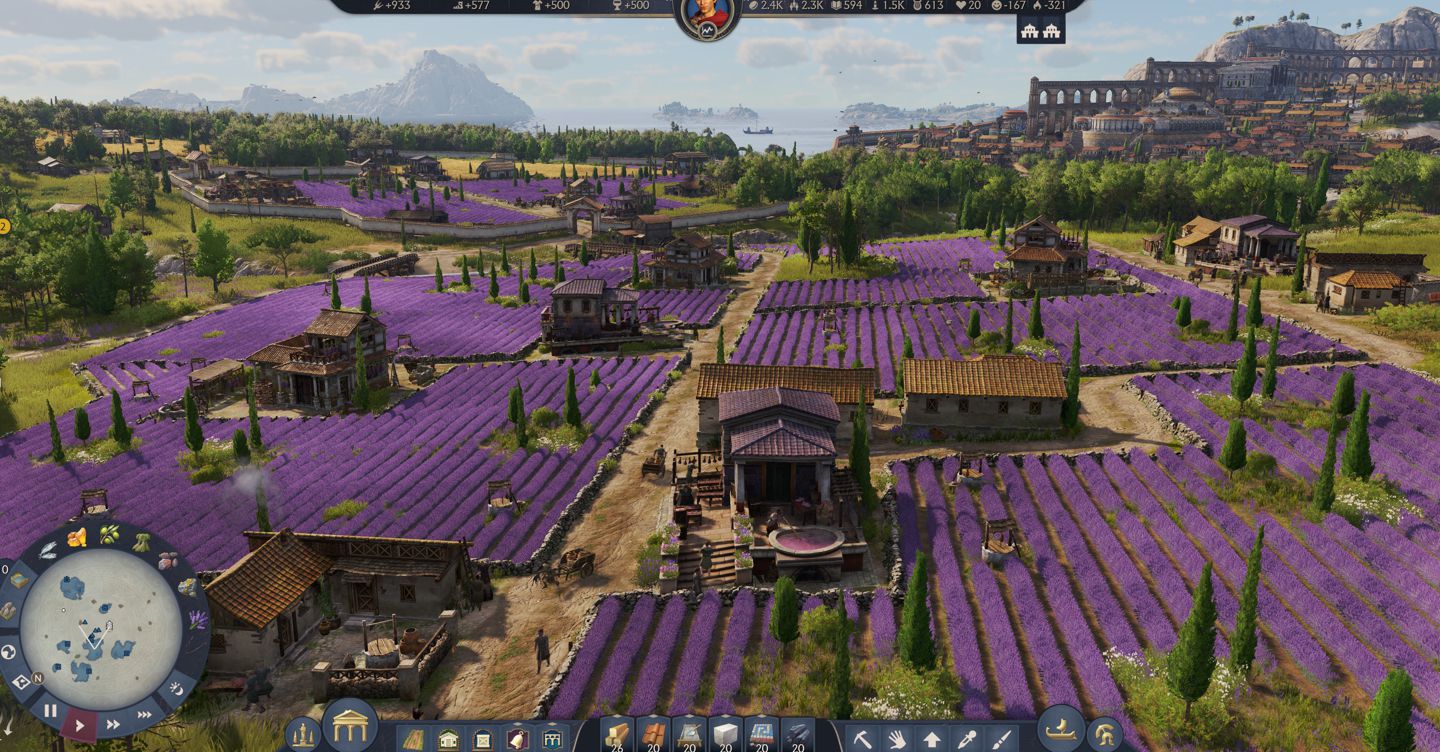Click the circular island minimap
Screen dimensions: 1440x752
point(100,628)
